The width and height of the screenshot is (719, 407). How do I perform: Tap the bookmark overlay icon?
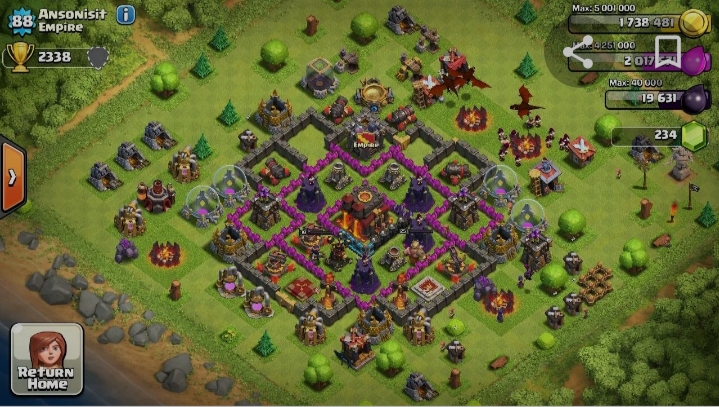667,50
